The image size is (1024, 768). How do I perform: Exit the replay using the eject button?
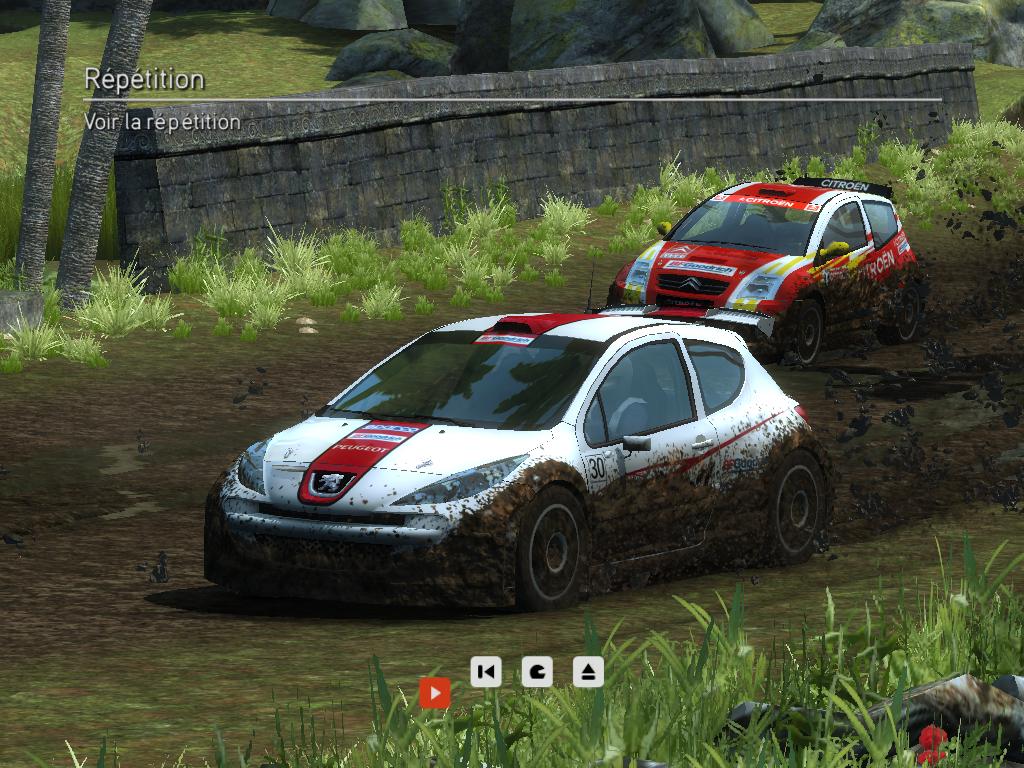tap(588, 671)
